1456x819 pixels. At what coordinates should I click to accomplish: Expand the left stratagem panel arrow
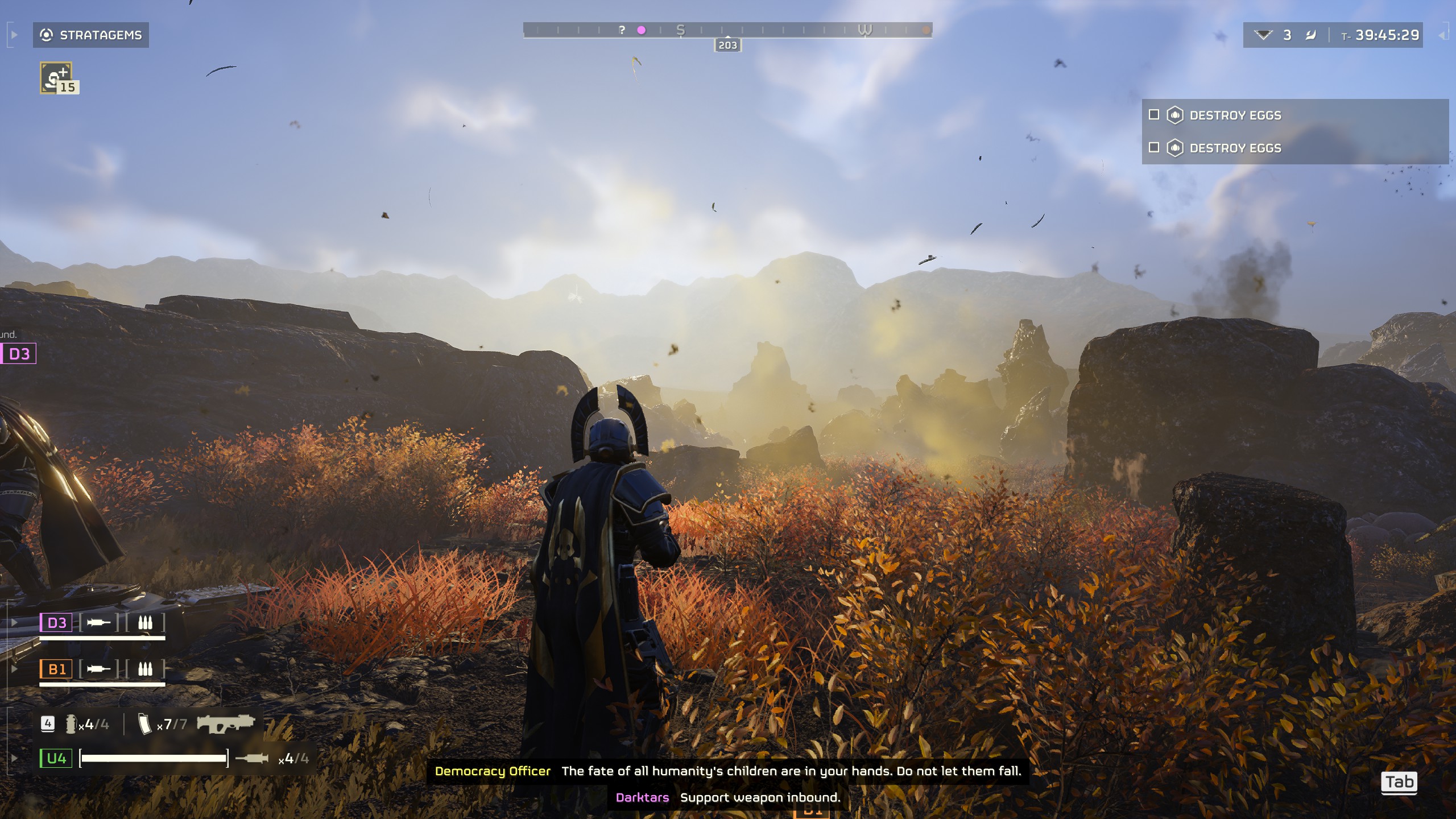coord(14,35)
